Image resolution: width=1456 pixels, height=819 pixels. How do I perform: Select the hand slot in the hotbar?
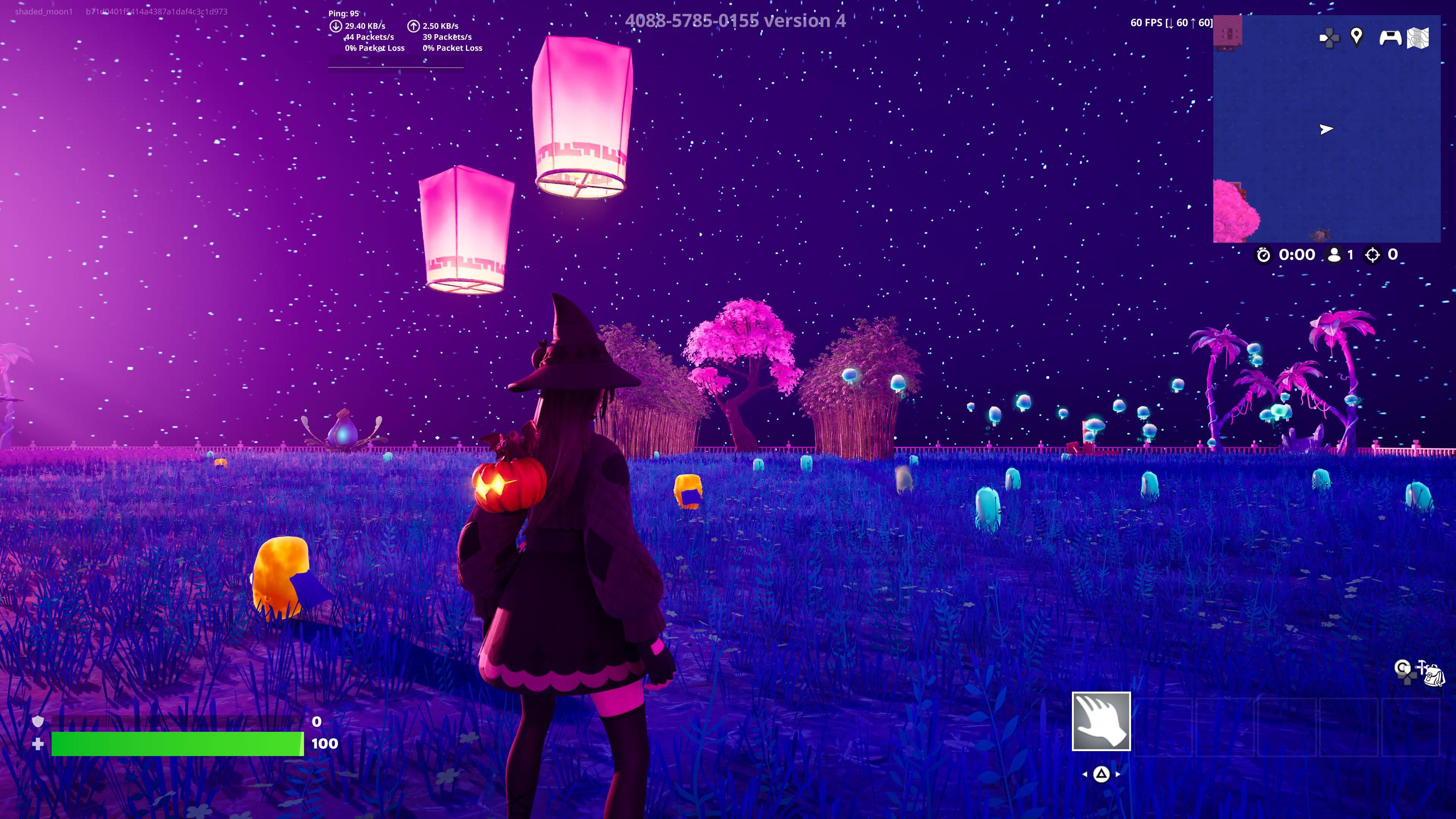(x=1101, y=721)
